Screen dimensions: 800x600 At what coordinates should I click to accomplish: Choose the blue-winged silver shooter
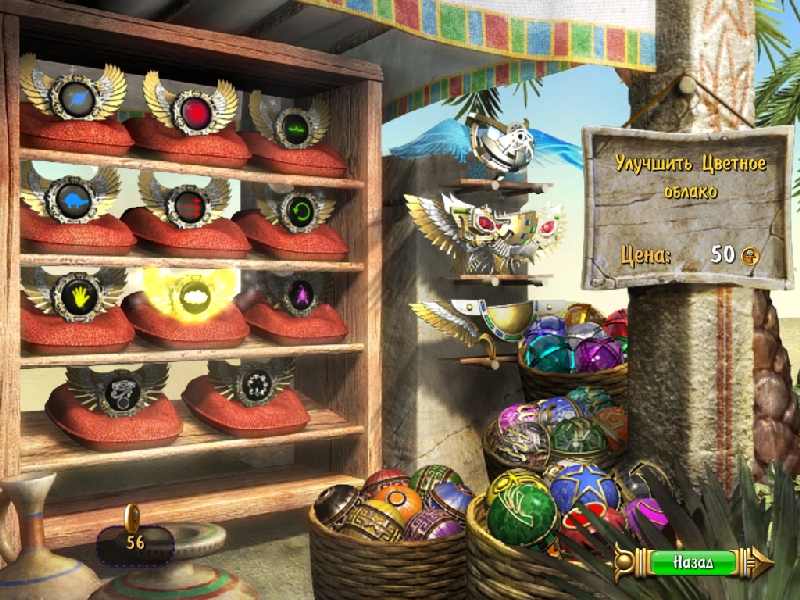pos(497,147)
